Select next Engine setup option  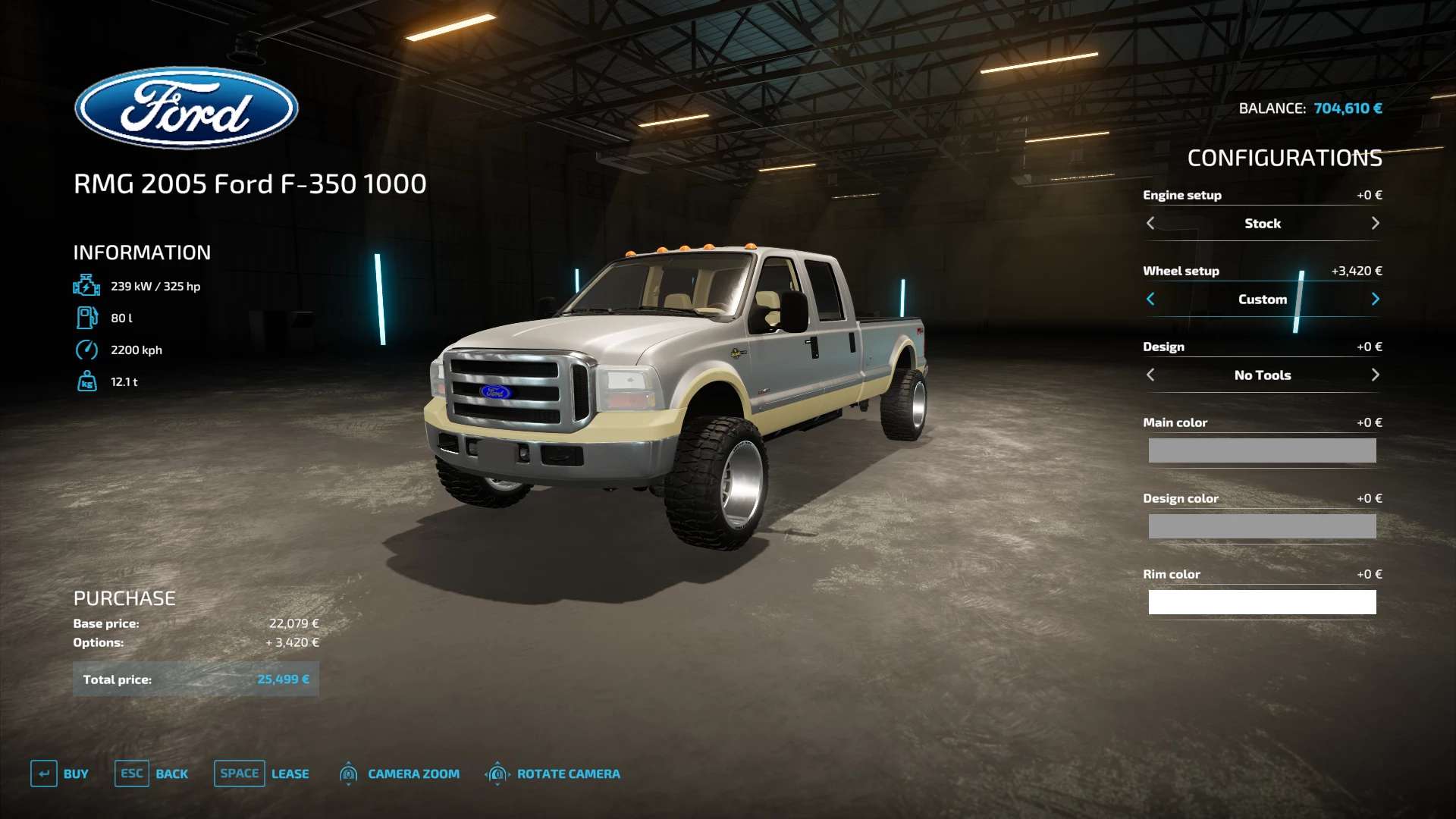point(1375,223)
